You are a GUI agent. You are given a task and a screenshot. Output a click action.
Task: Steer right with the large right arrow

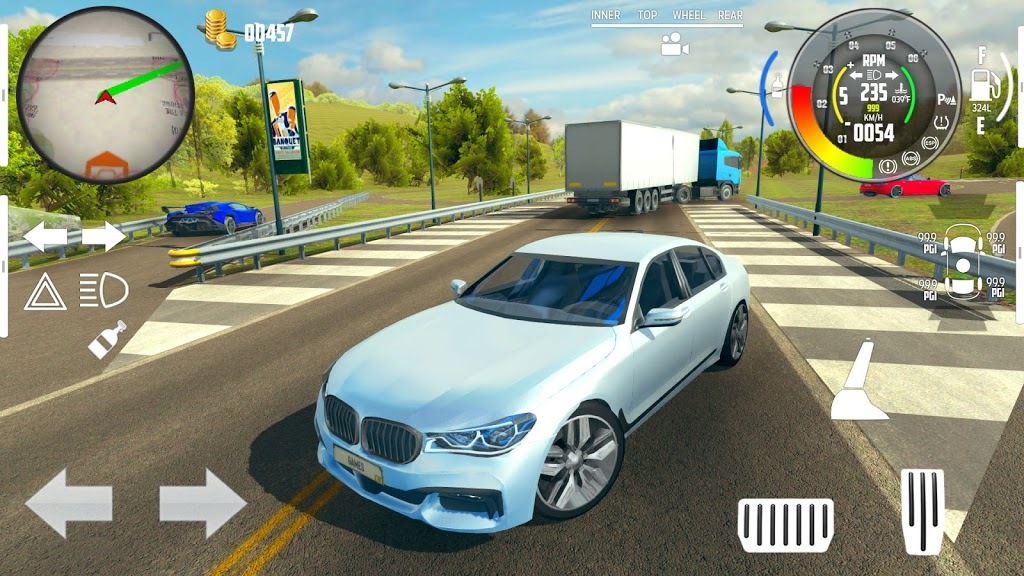[203, 502]
